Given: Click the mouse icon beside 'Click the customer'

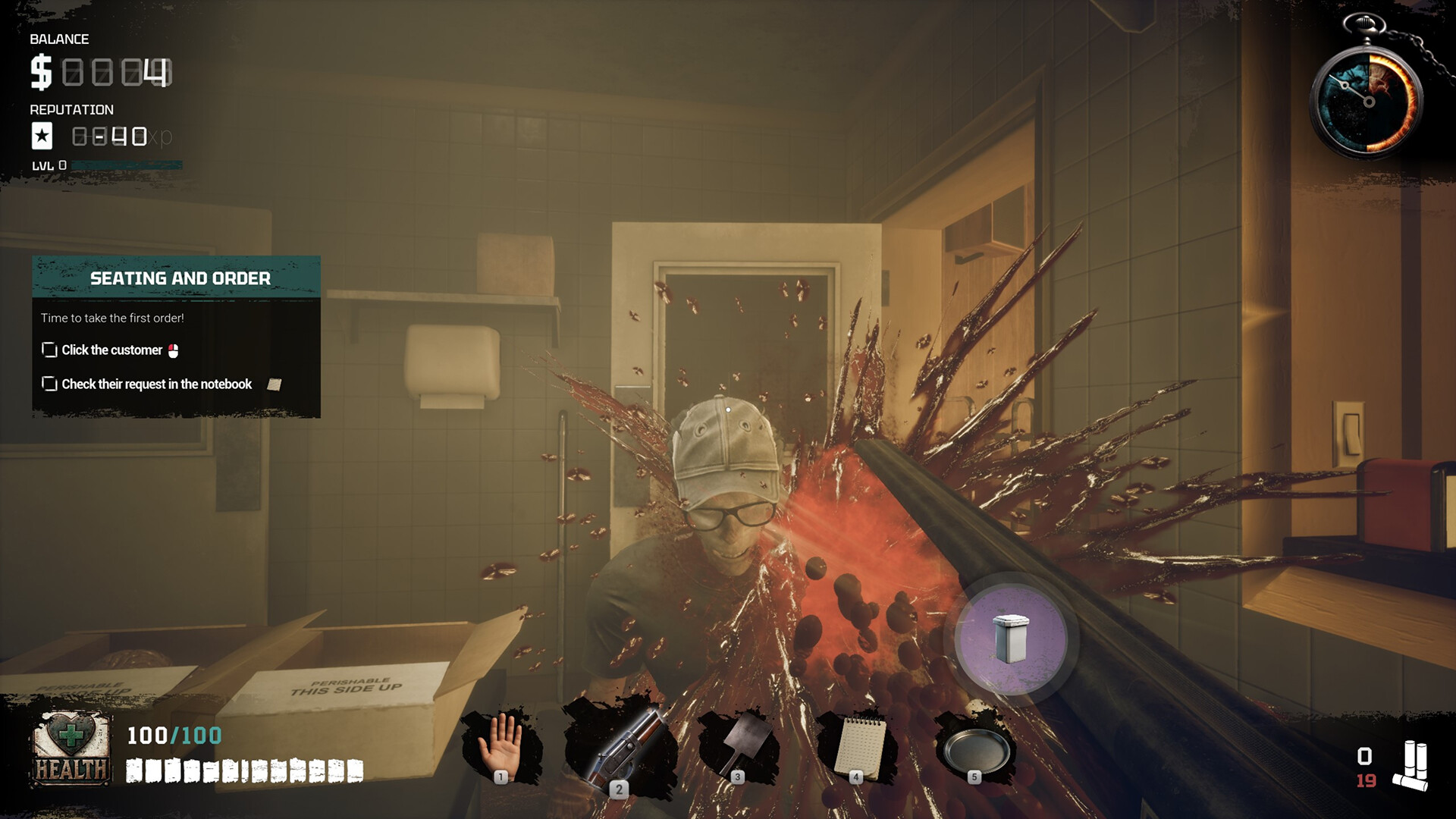Looking at the screenshot, I should (174, 350).
